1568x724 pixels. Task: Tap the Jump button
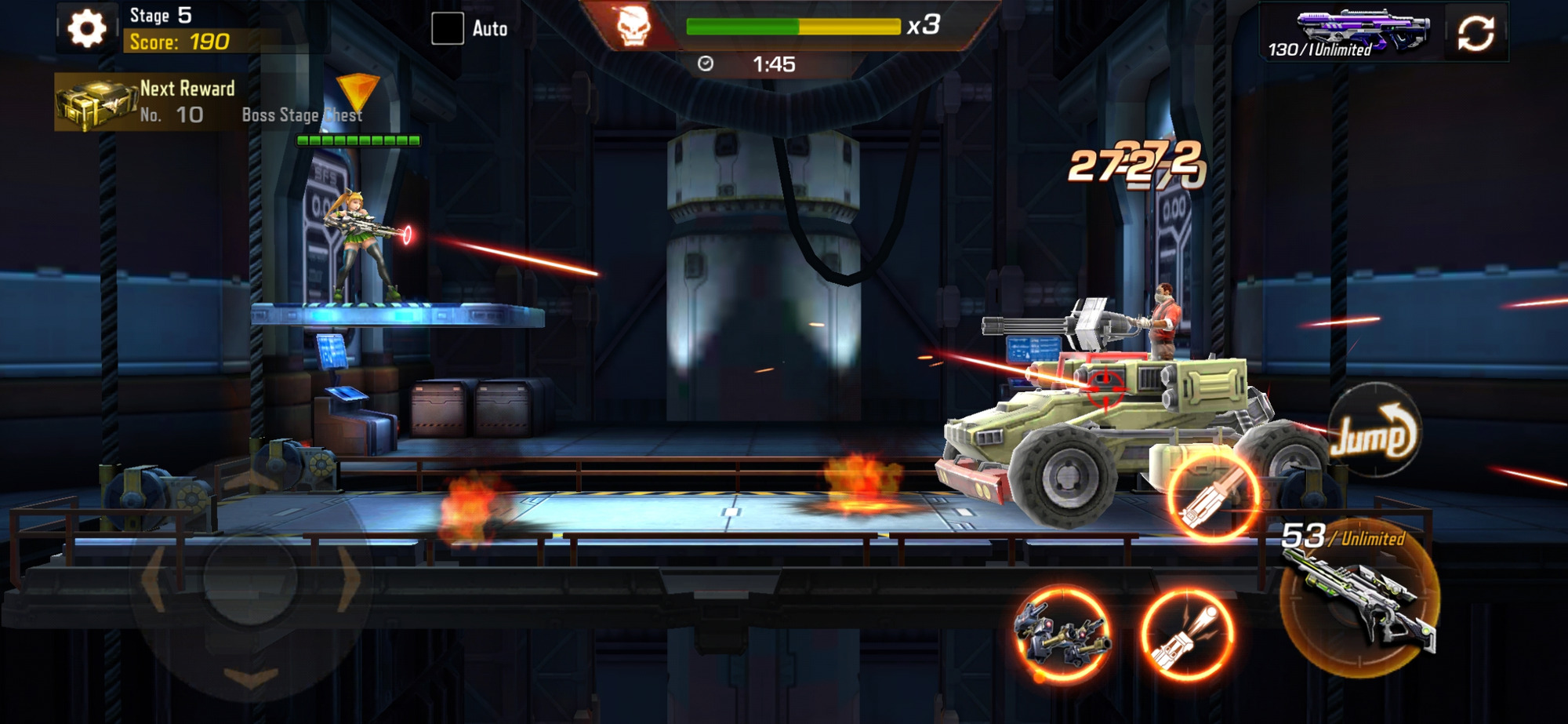coord(1374,432)
